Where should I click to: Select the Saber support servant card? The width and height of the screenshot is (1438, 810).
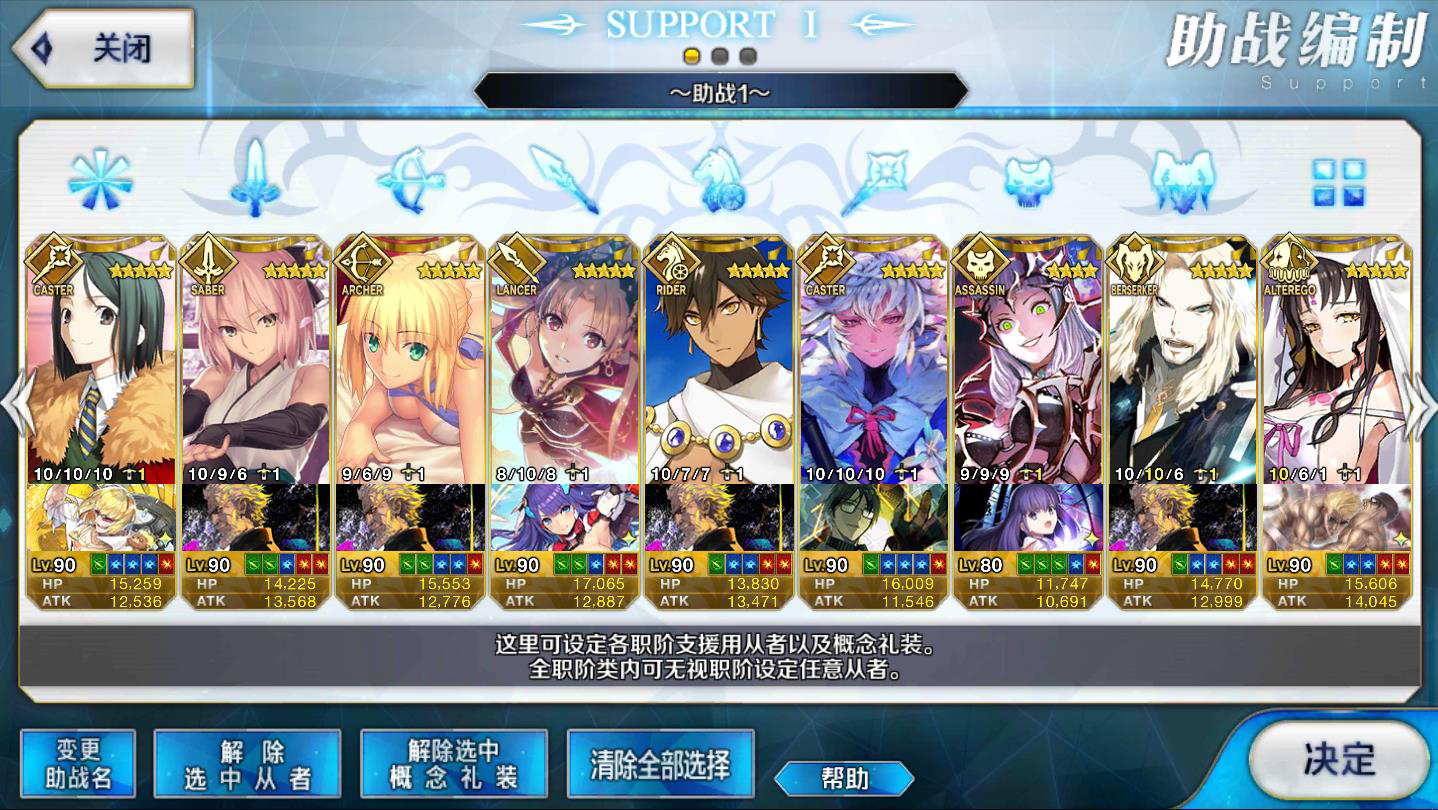(x=255, y=360)
